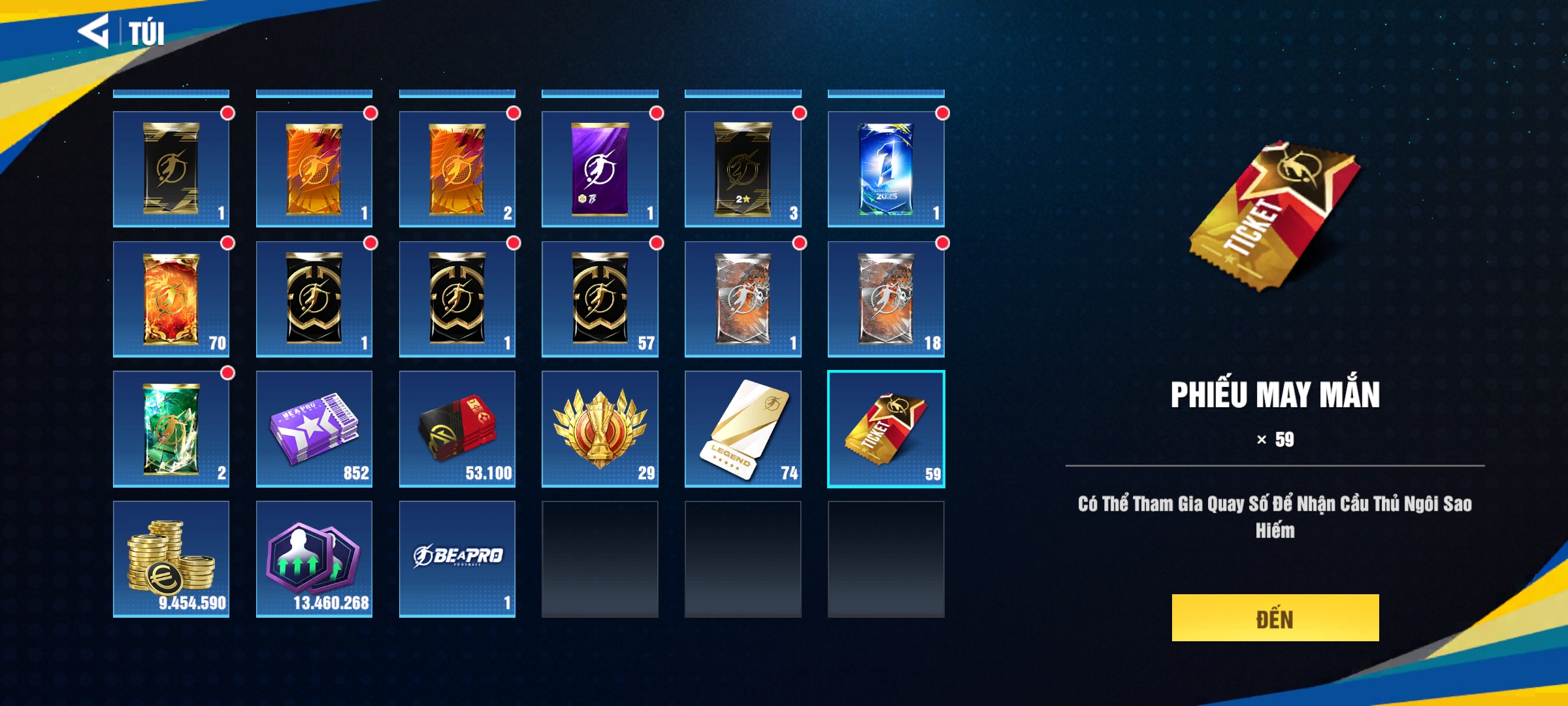This screenshot has height=706, width=1568.
Task: Open the green pack with quantity 2
Action: tap(171, 429)
